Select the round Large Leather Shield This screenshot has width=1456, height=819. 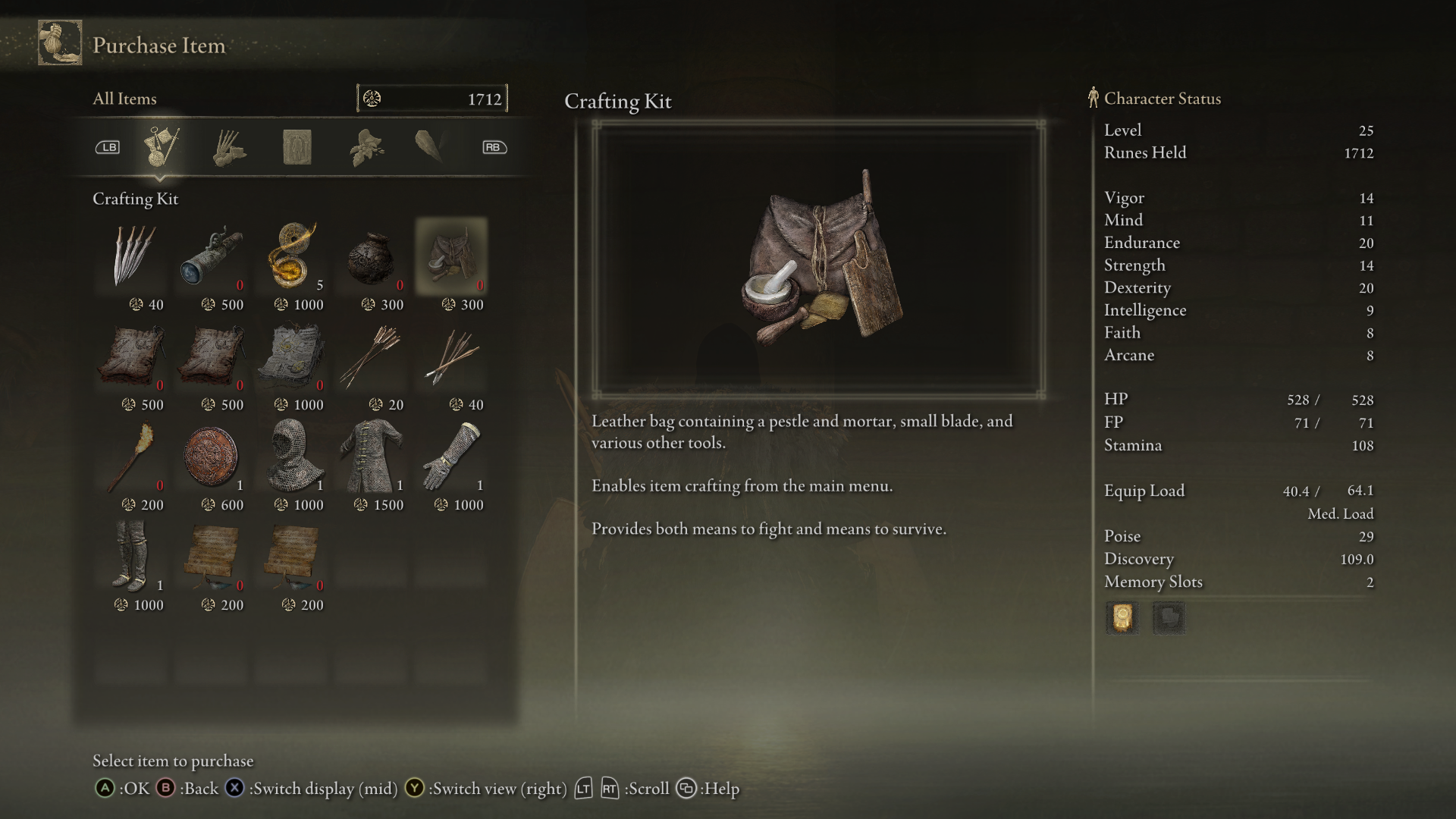(x=212, y=457)
